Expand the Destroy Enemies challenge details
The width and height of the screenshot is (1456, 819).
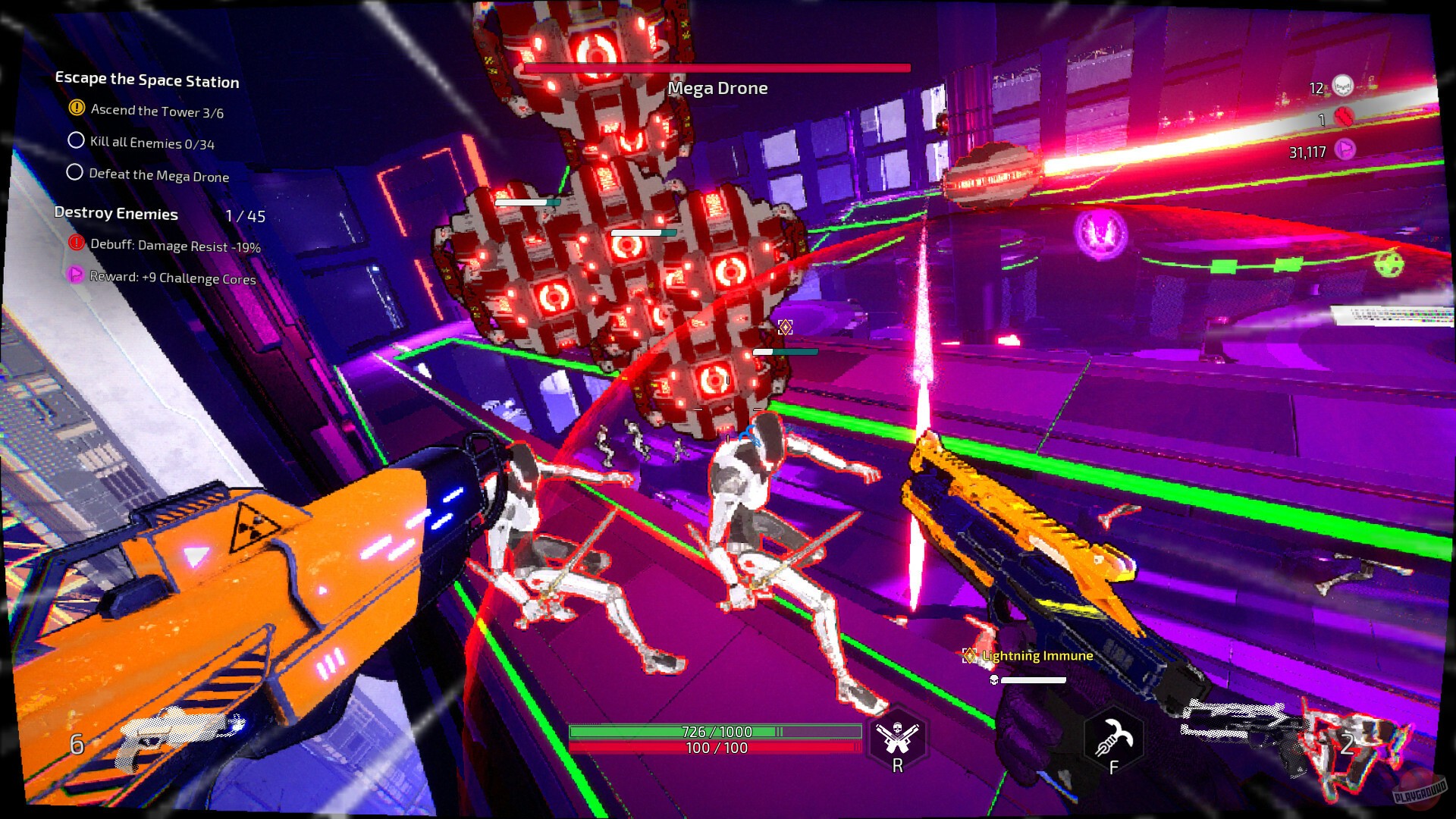tap(115, 214)
